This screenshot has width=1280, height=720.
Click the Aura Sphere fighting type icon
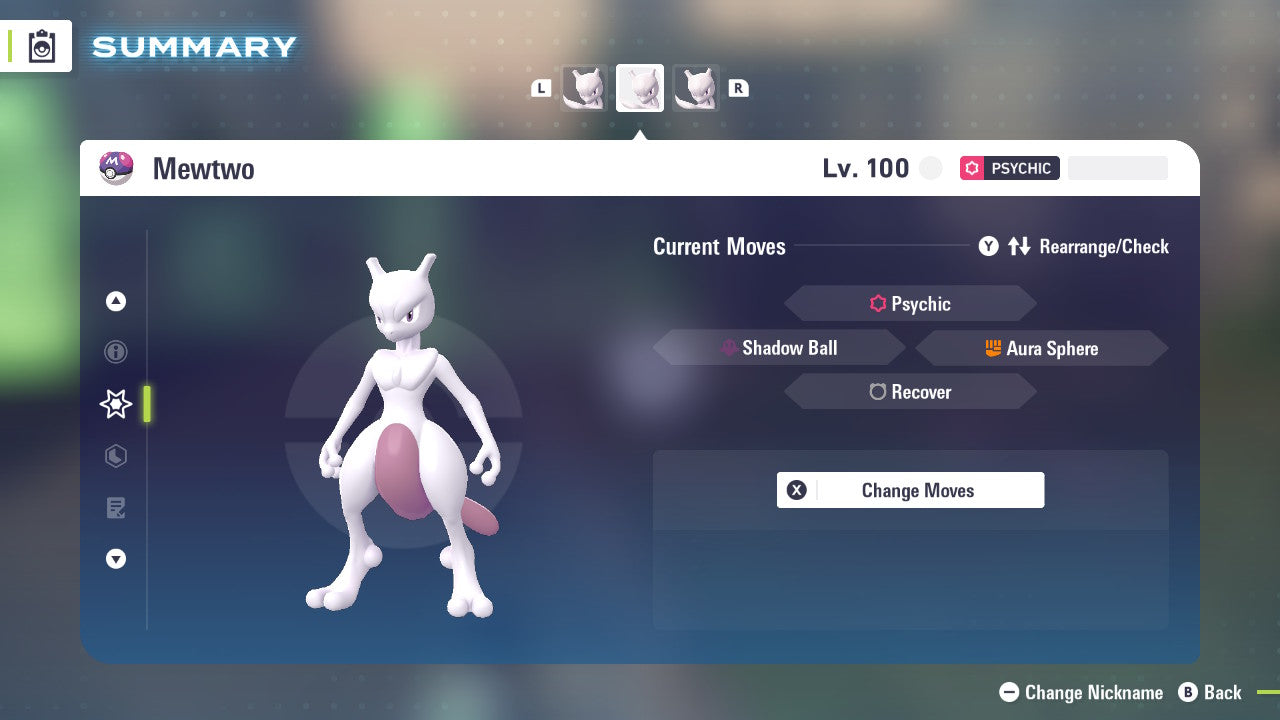tap(994, 348)
